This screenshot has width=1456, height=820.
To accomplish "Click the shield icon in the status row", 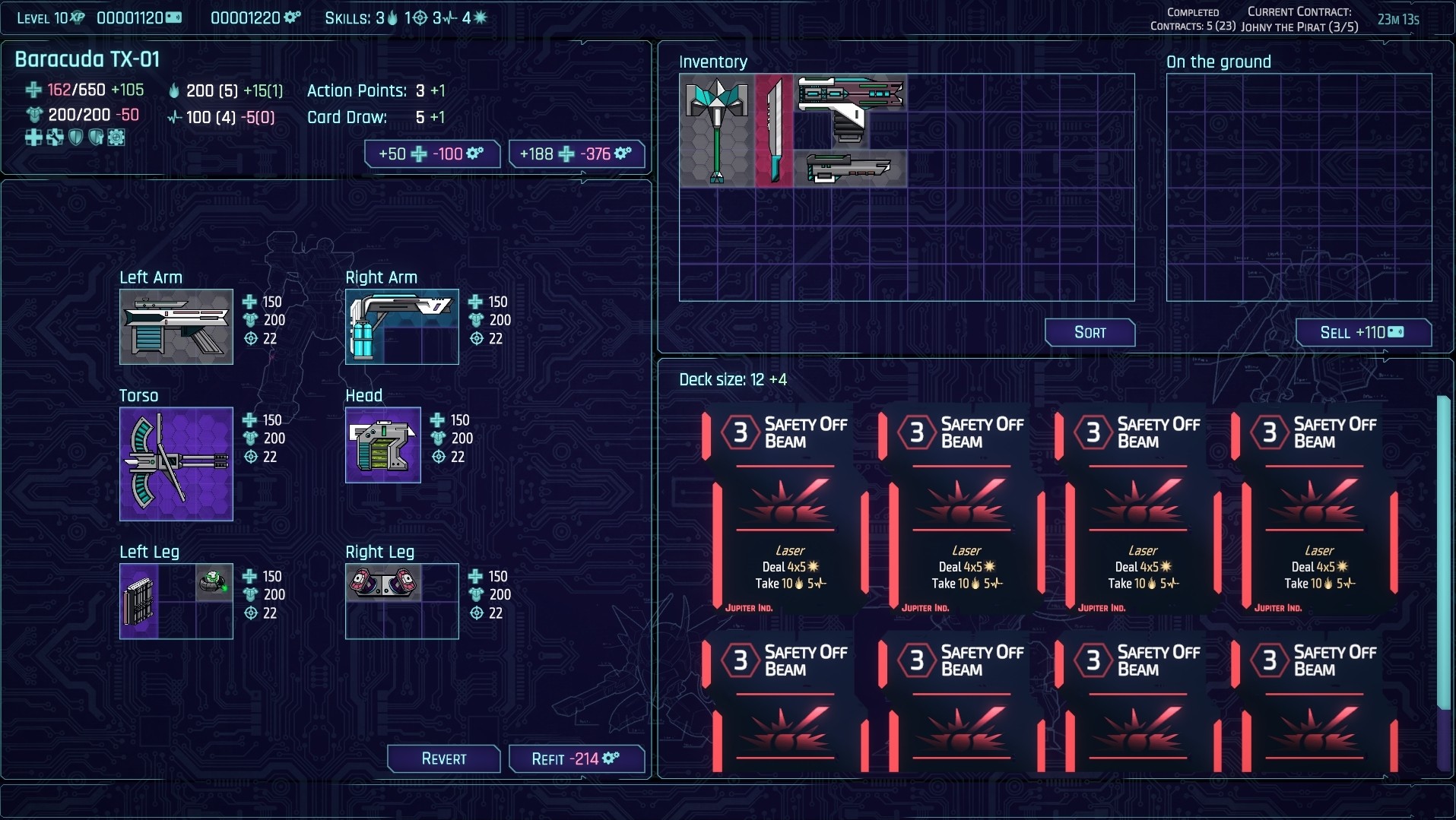I will [x=75, y=138].
